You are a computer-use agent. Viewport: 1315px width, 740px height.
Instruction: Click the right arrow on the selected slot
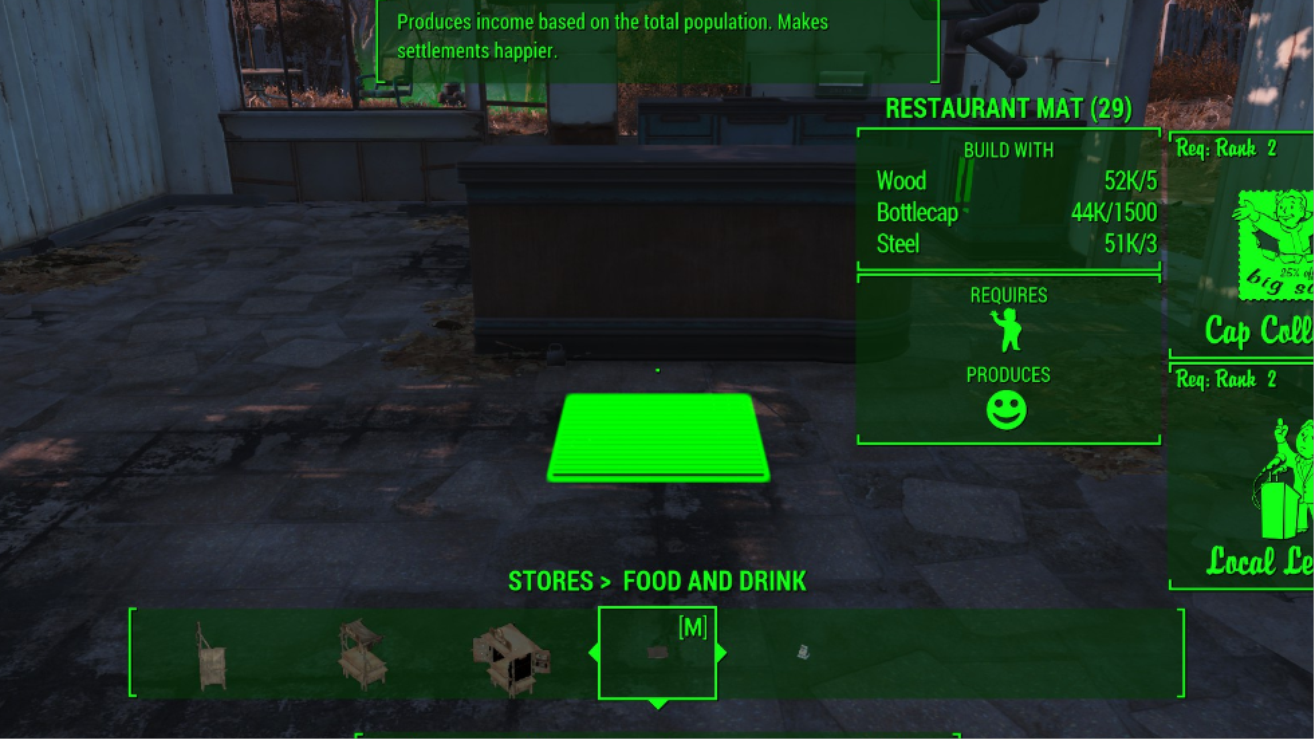tap(721, 653)
